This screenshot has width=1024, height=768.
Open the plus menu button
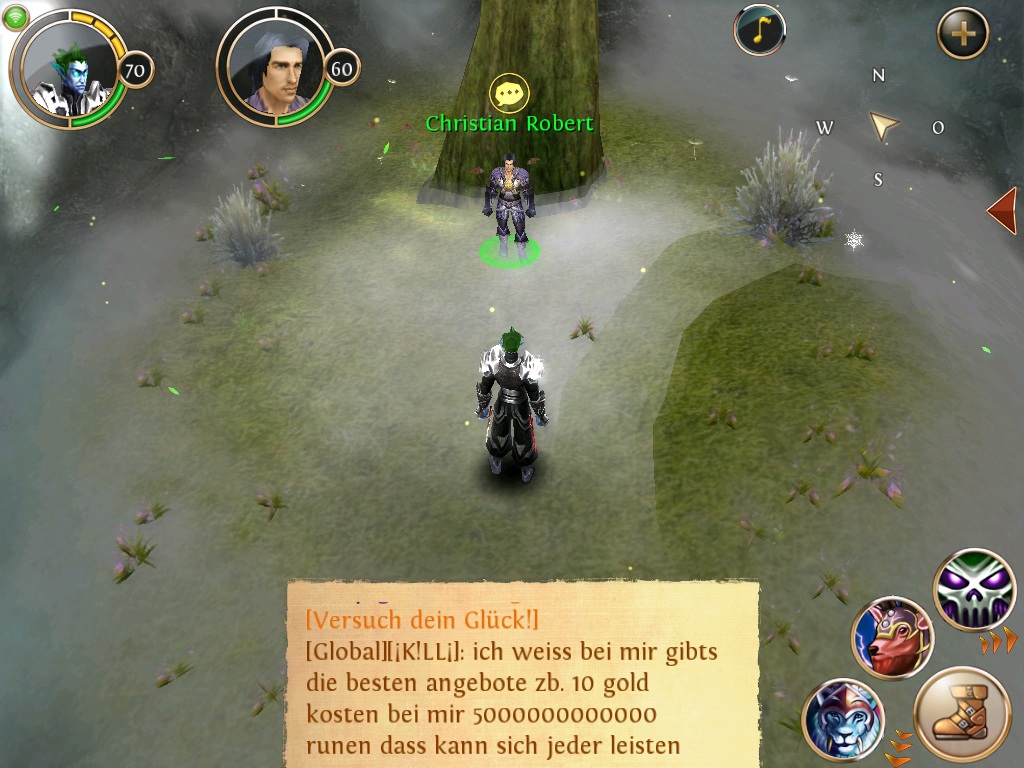click(x=962, y=34)
